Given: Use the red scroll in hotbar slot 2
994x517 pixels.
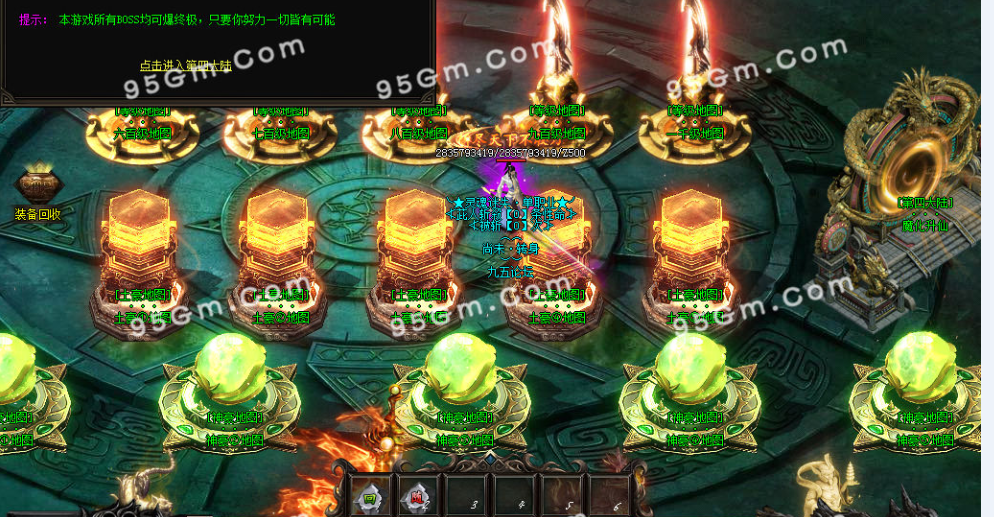Looking at the screenshot, I should [416, 495].
